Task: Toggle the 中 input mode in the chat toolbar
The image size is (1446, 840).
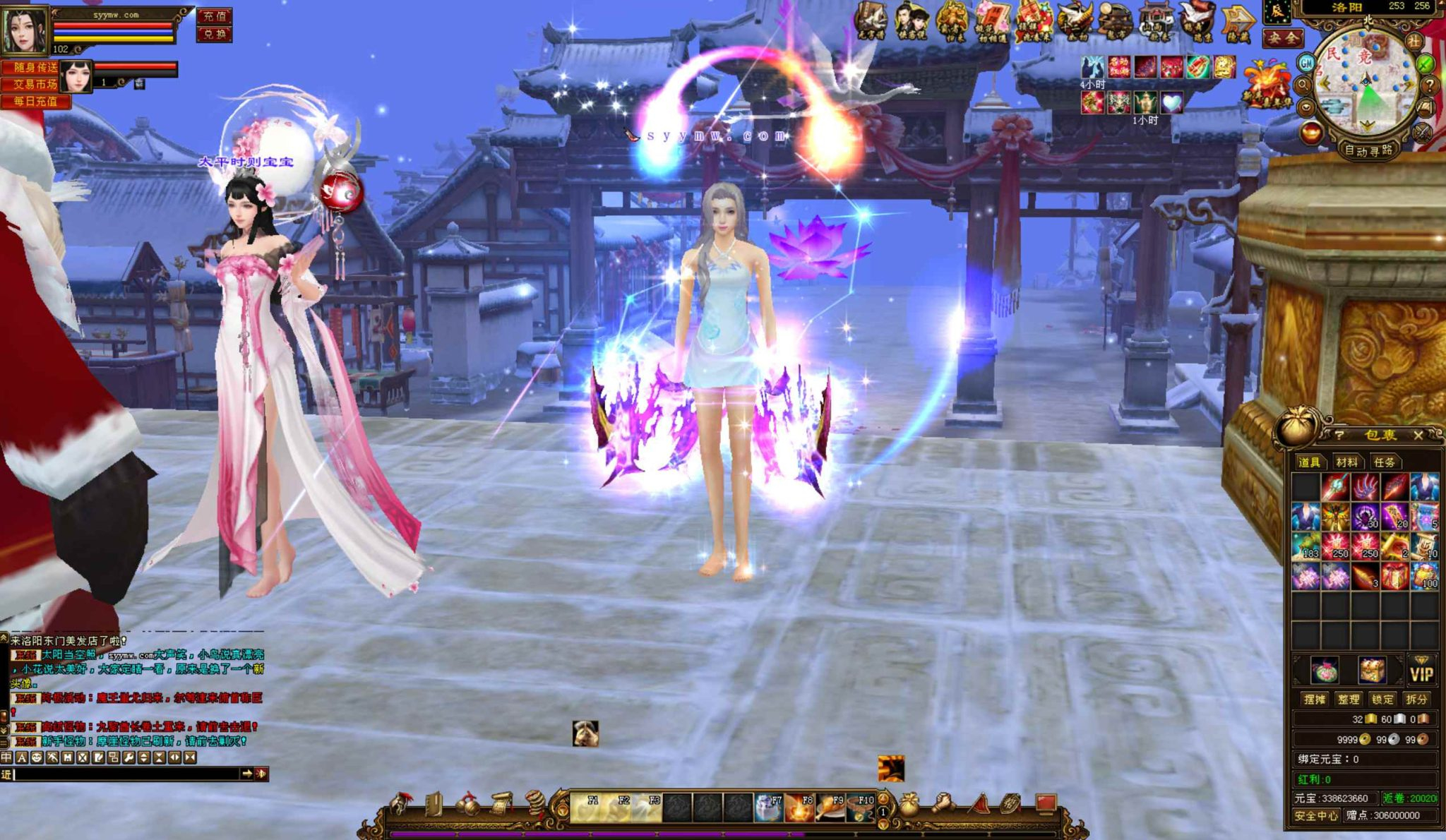Action: coord(8,757)
